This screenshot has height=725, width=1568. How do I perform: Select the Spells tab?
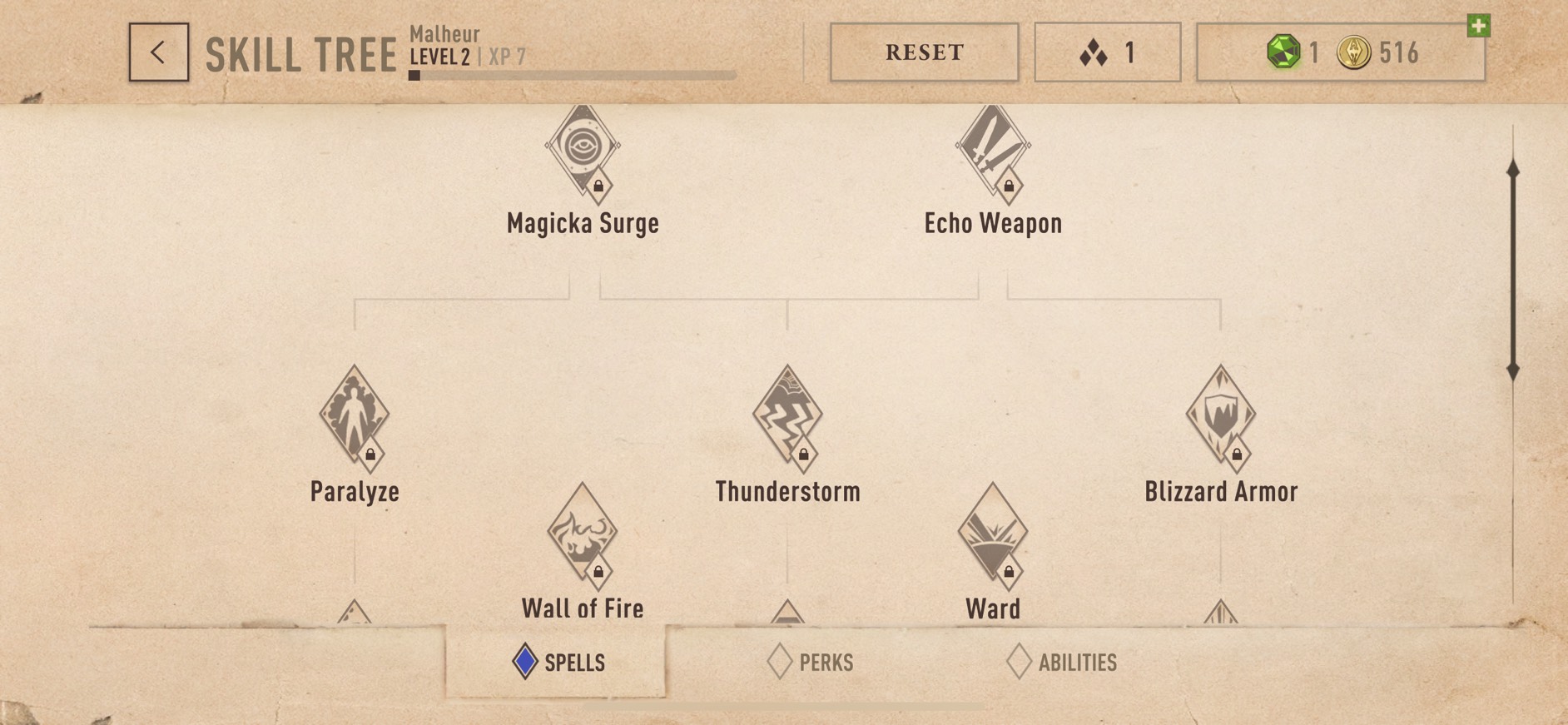(558, 663)
